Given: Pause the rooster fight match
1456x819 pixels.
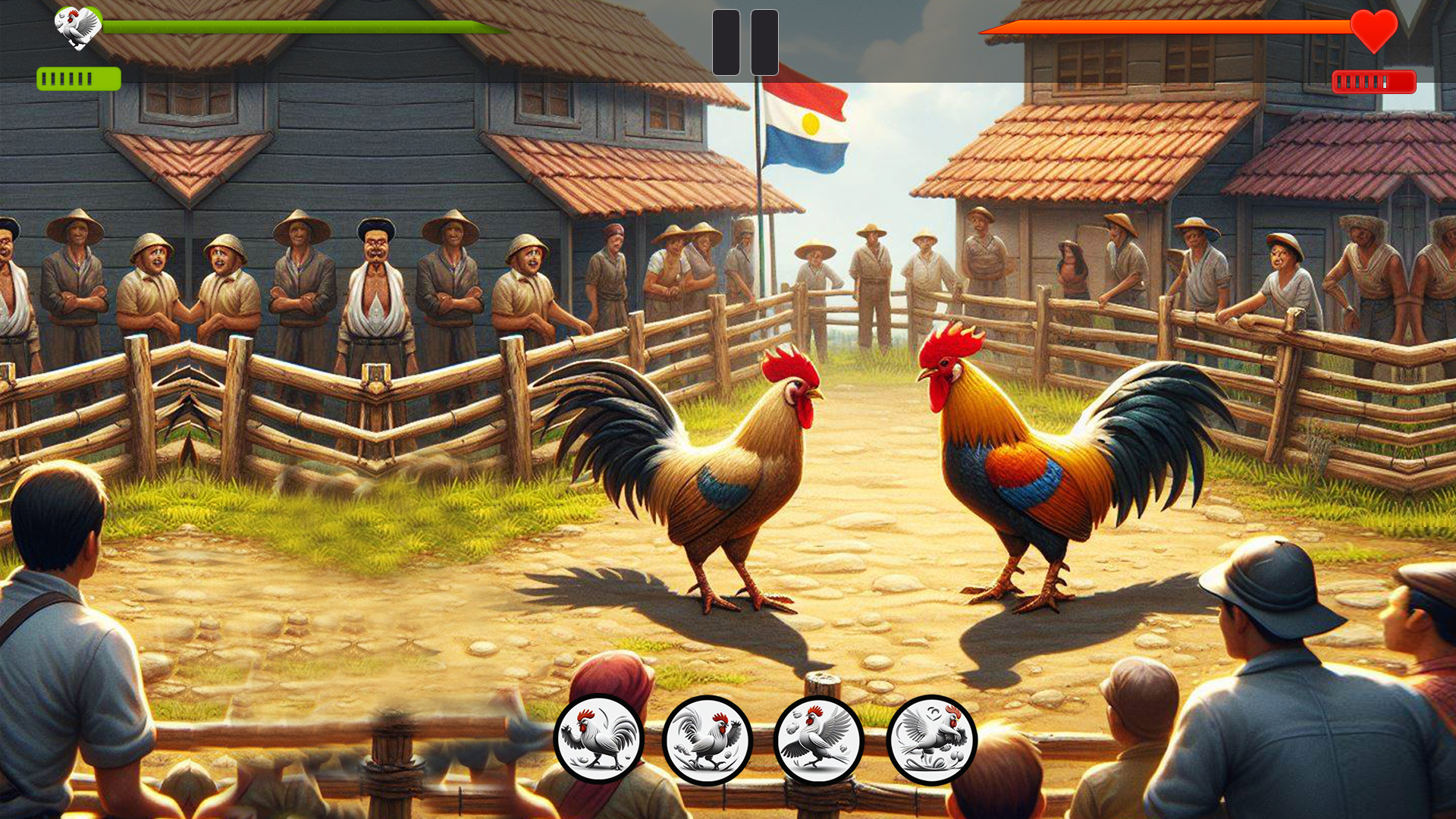Looking at the screenshot, I should coord(745,43).
